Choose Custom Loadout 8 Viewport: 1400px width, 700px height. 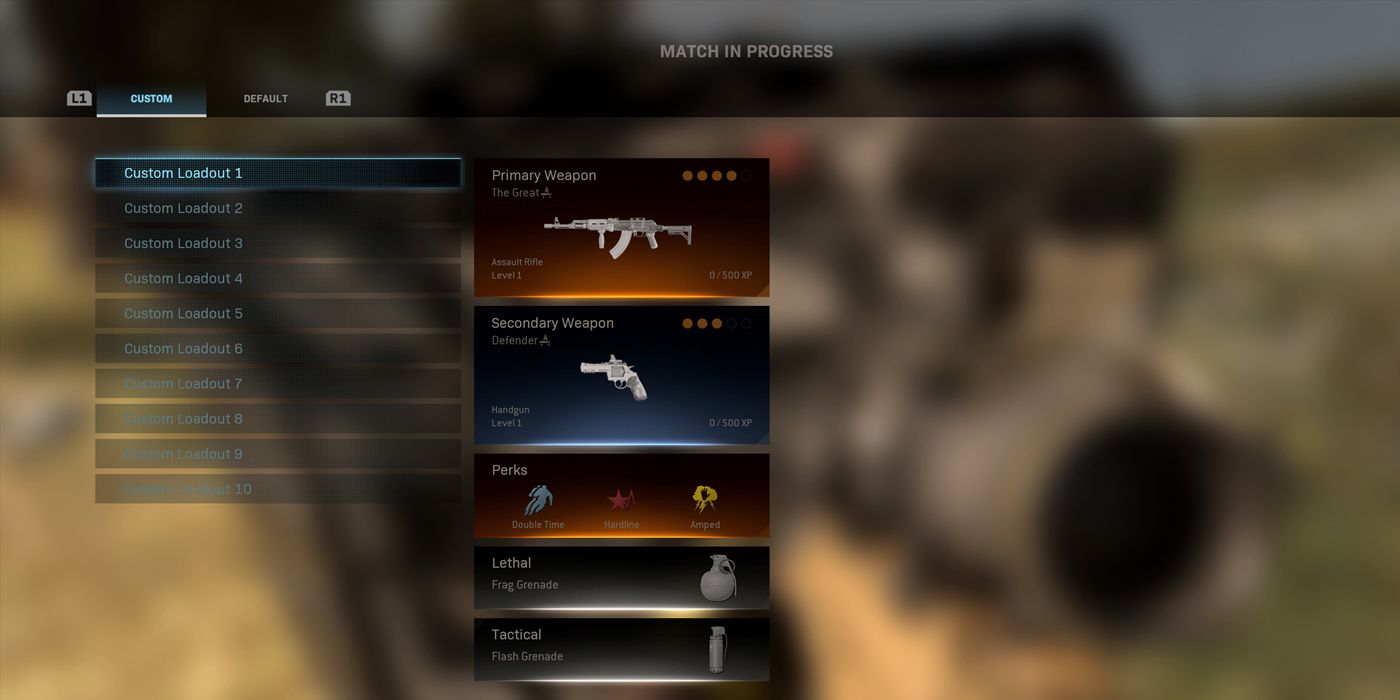pos(278,418)
